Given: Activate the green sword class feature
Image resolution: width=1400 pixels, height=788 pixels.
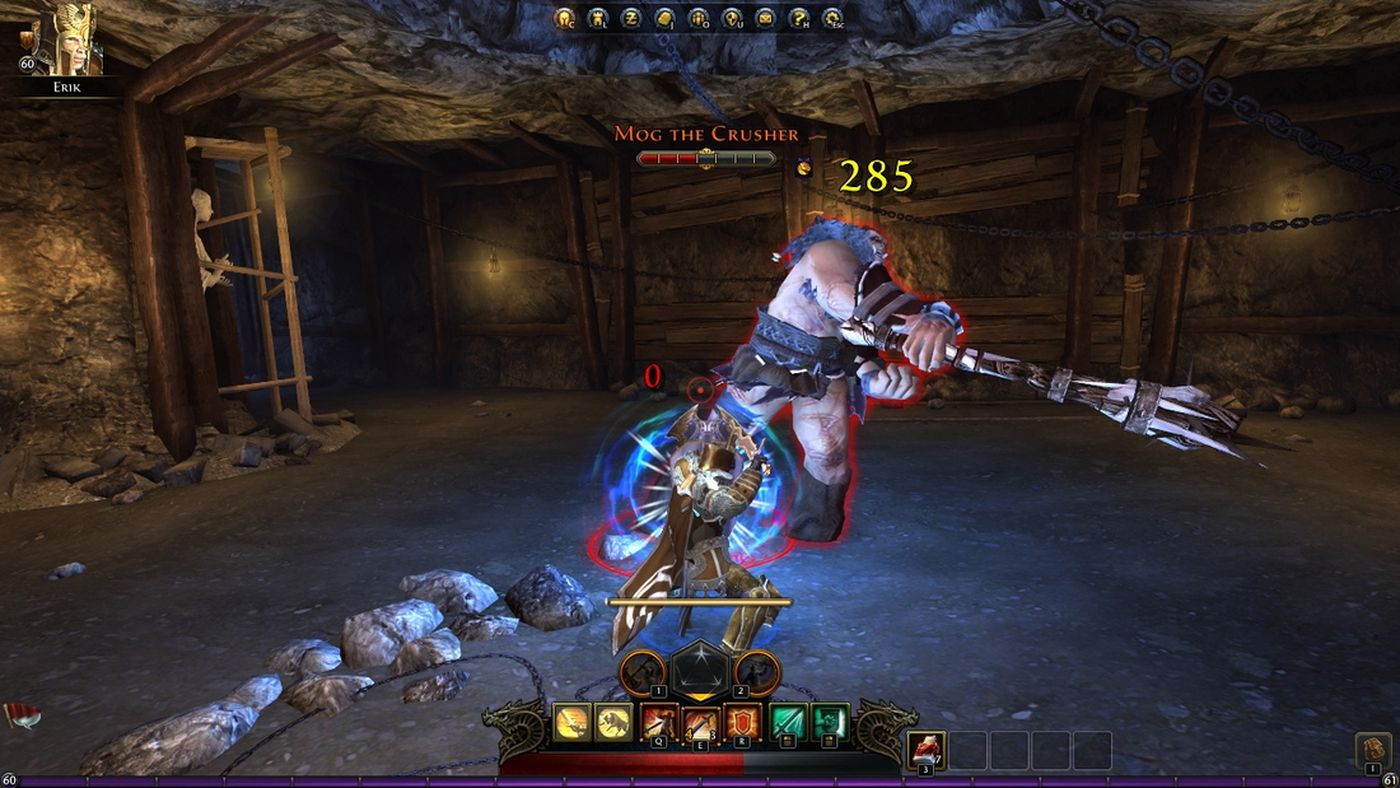Looking at the screenshot, I should [x=788, y=721].
